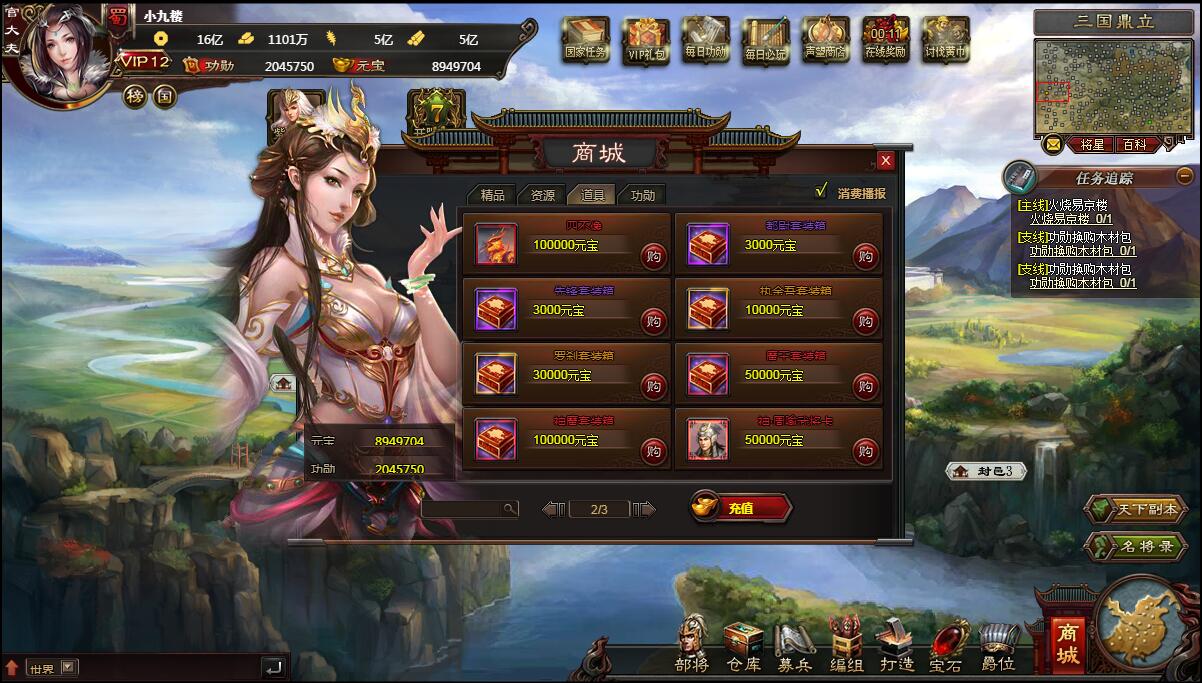This screenshot has width=1202, height=683.
Task: Open the 名将录 famous generals button
Action: click(x=1136, y=546)
